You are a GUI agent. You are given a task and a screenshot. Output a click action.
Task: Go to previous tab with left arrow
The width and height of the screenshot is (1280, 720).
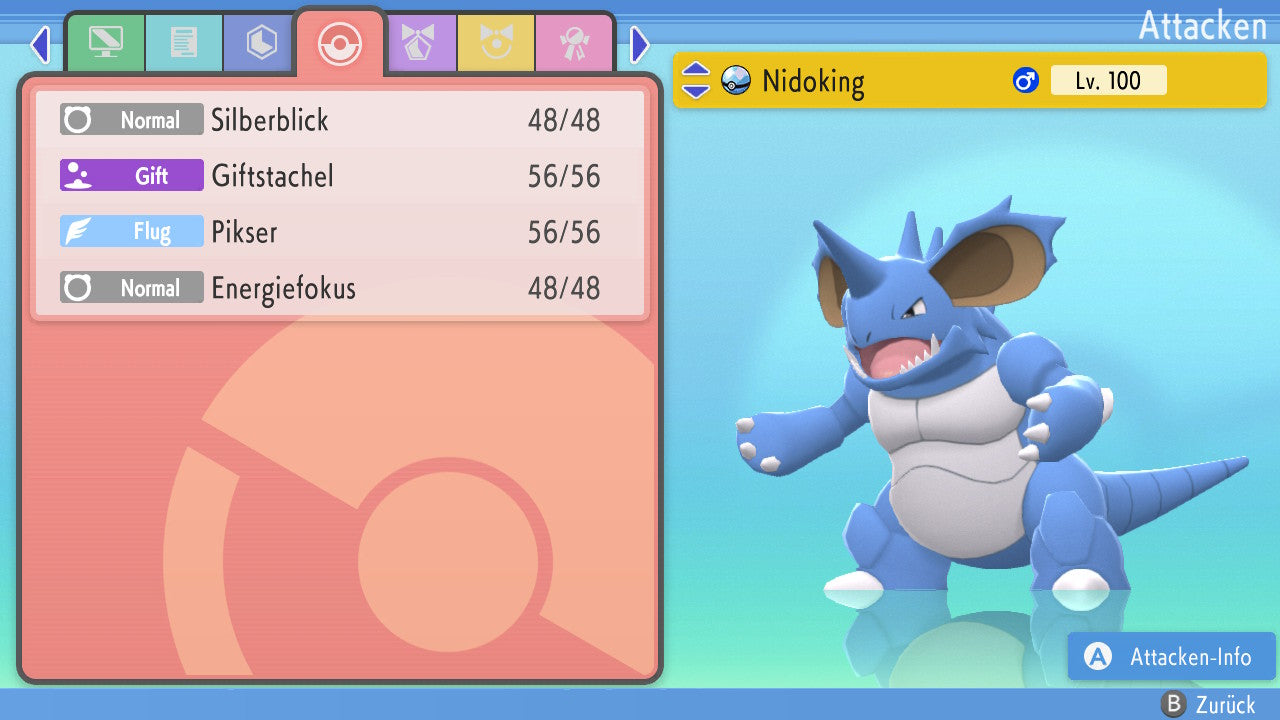(x=40, y=44)
